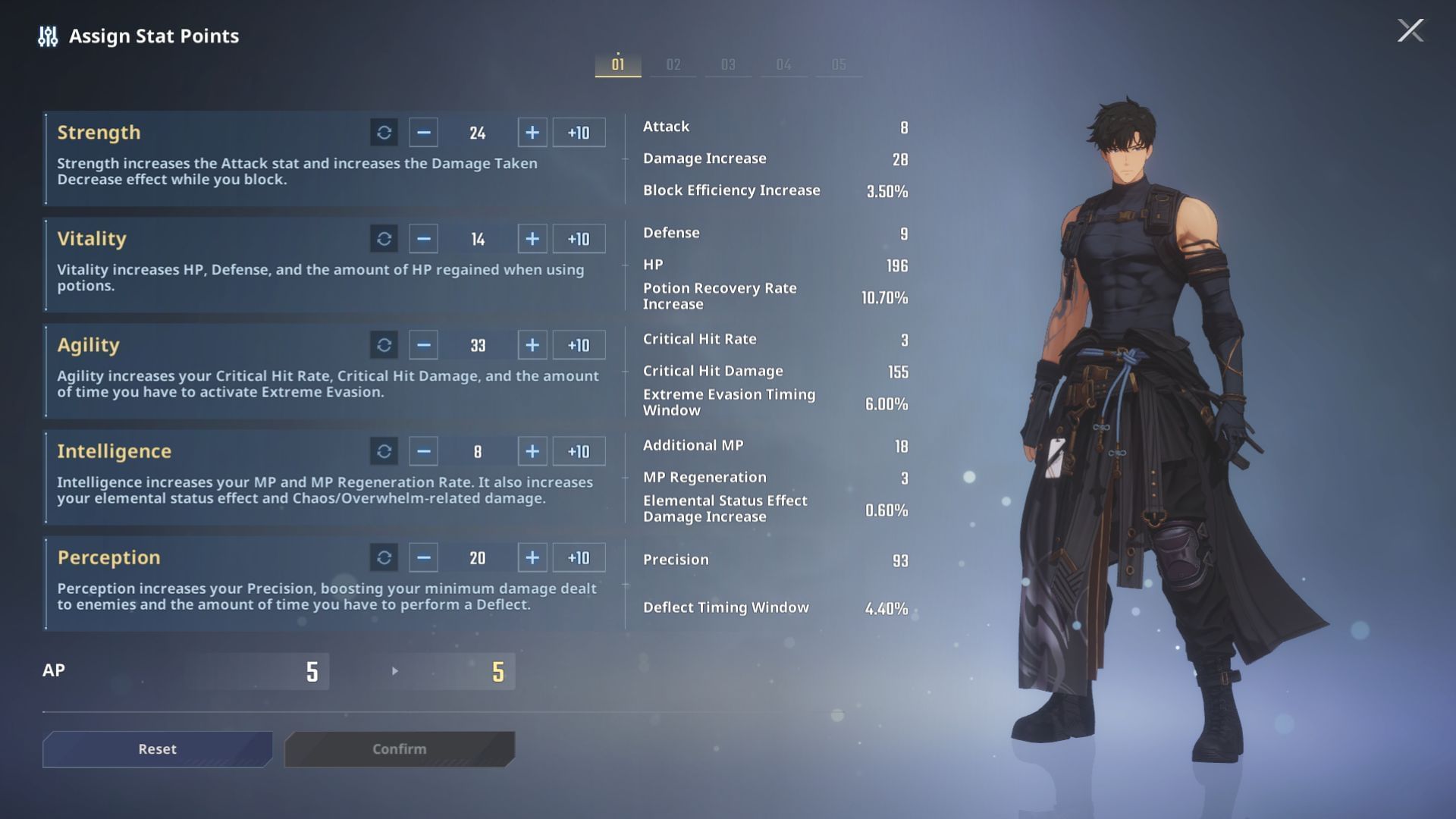Image resolution: width=1456 pixels, height=819 pixels.
Task: Click the Intelligence reset arrow icon
Action: click(x=384, y=450)
